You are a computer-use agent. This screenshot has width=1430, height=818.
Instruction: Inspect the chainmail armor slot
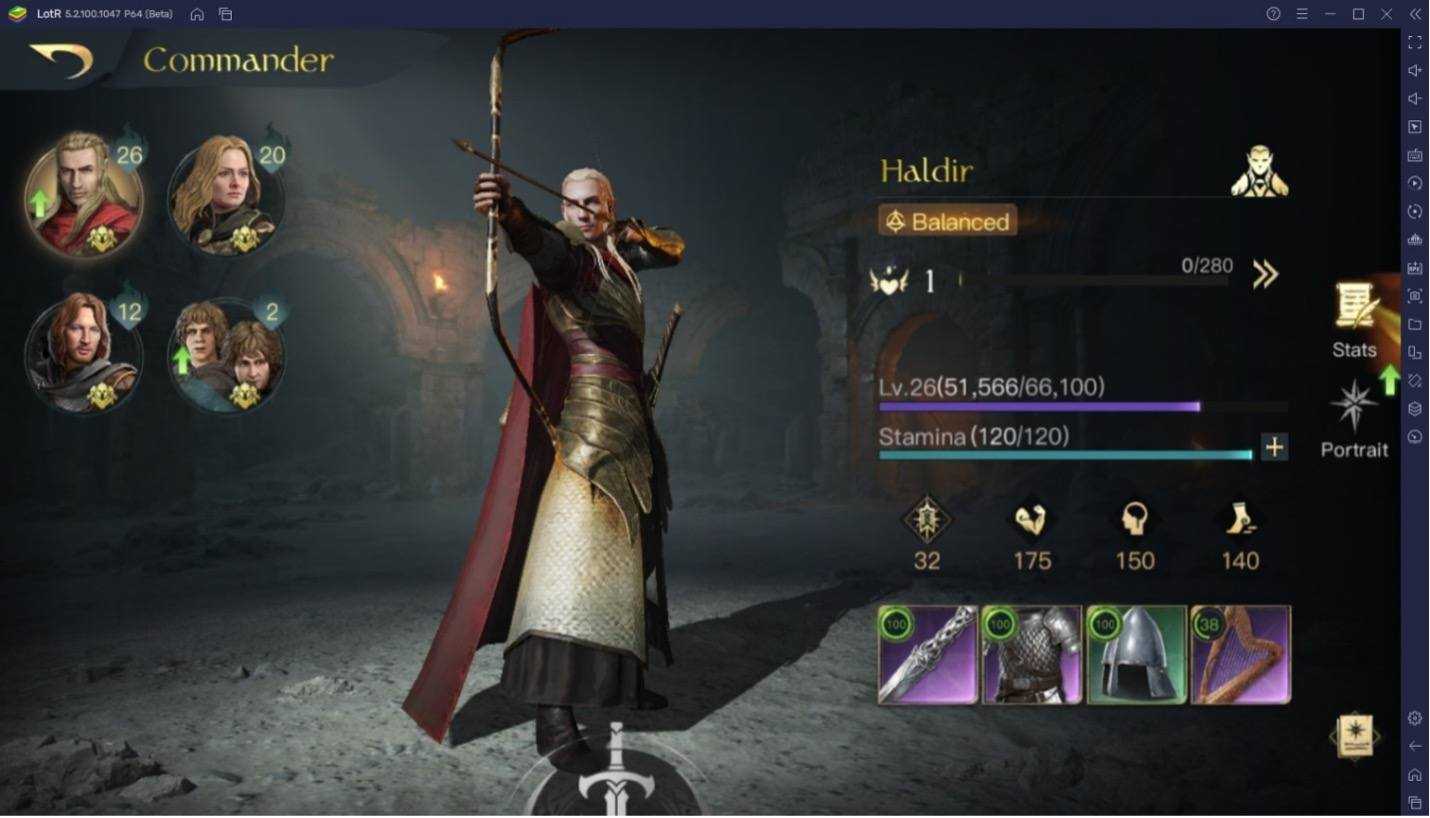coord(1032,655)
